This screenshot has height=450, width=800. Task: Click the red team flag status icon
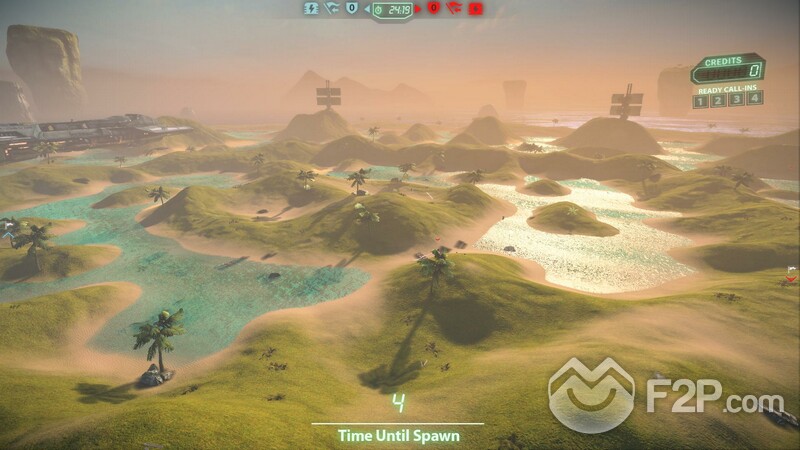point(454,8)
